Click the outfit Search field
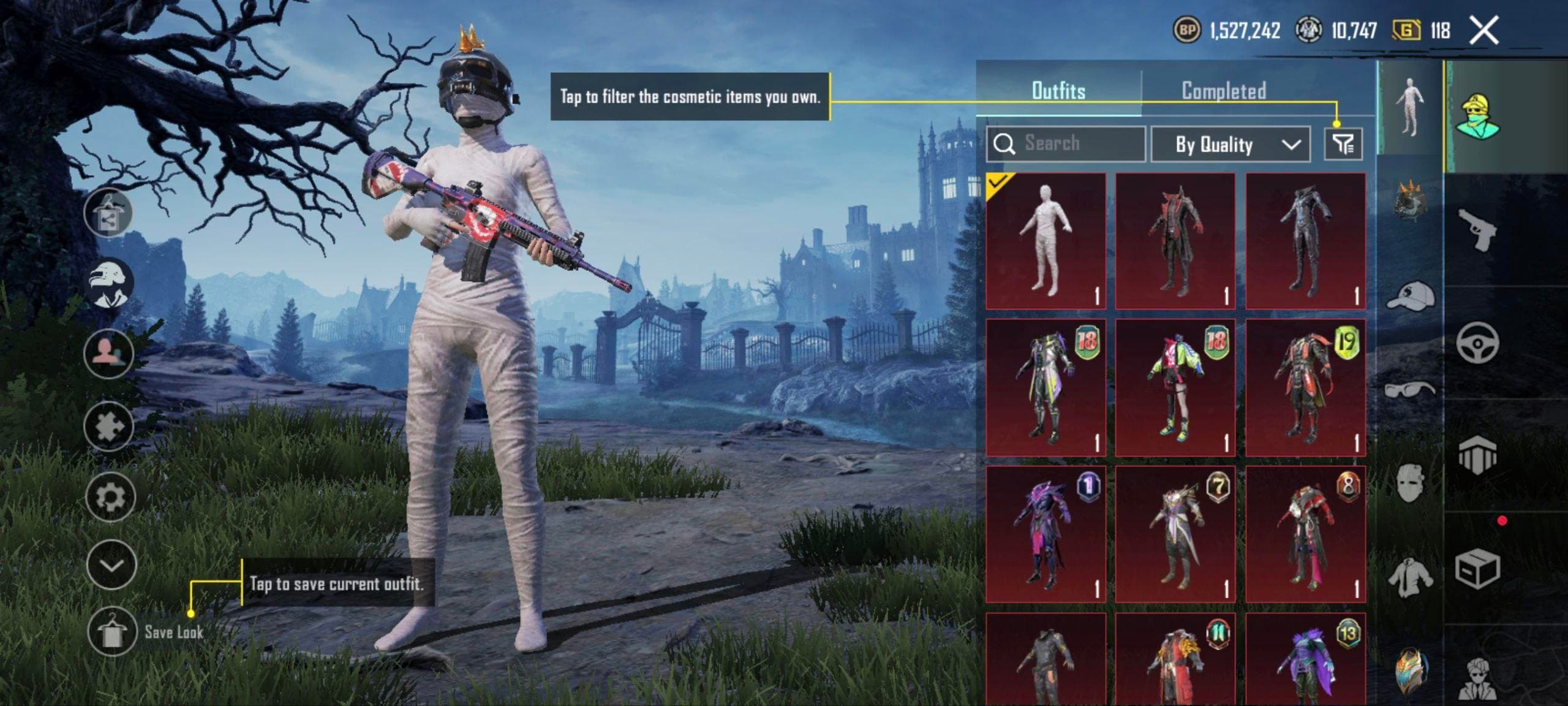 (1066, 144)
